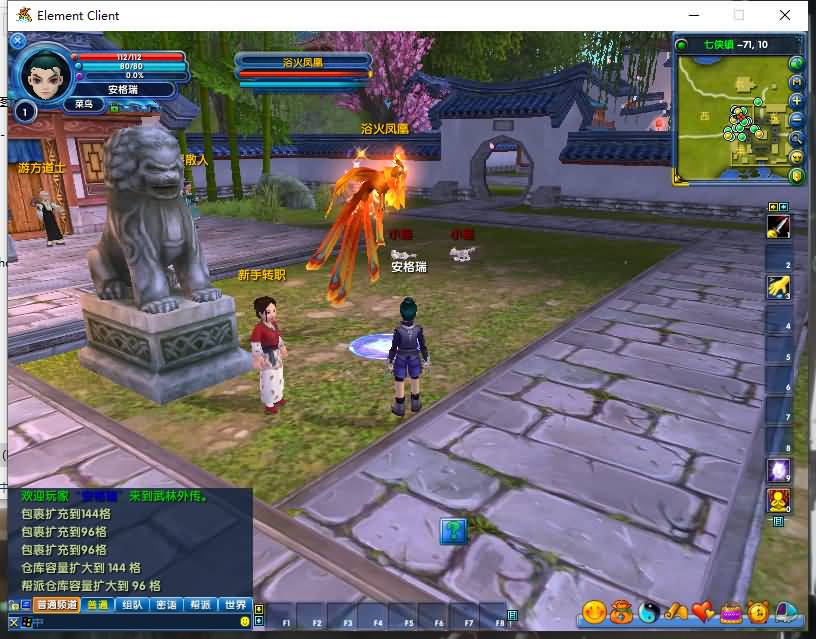816x639 pixels.
Task: Switch chat to the 组队 tab
Action: coord(132,605)
